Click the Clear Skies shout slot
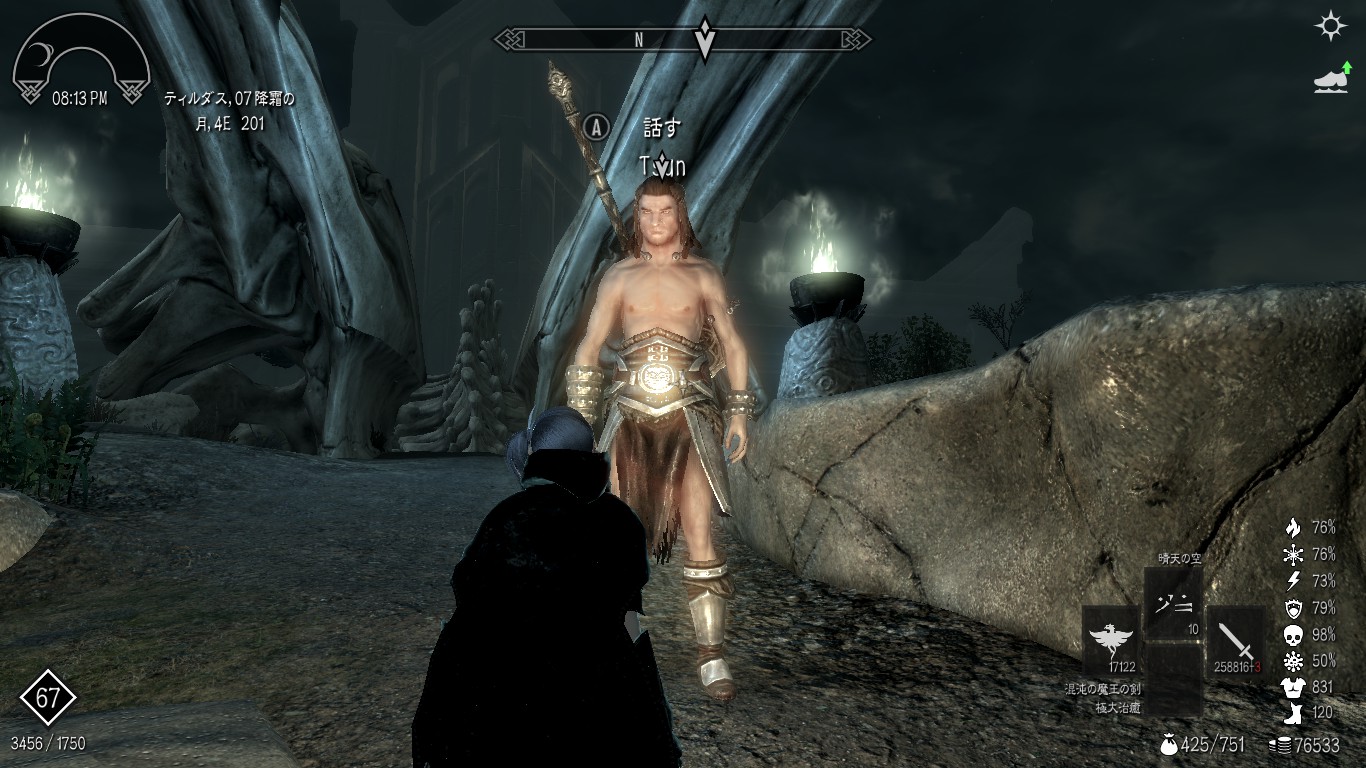The width and height of the screenshot is (1366, 768). 1173,605
